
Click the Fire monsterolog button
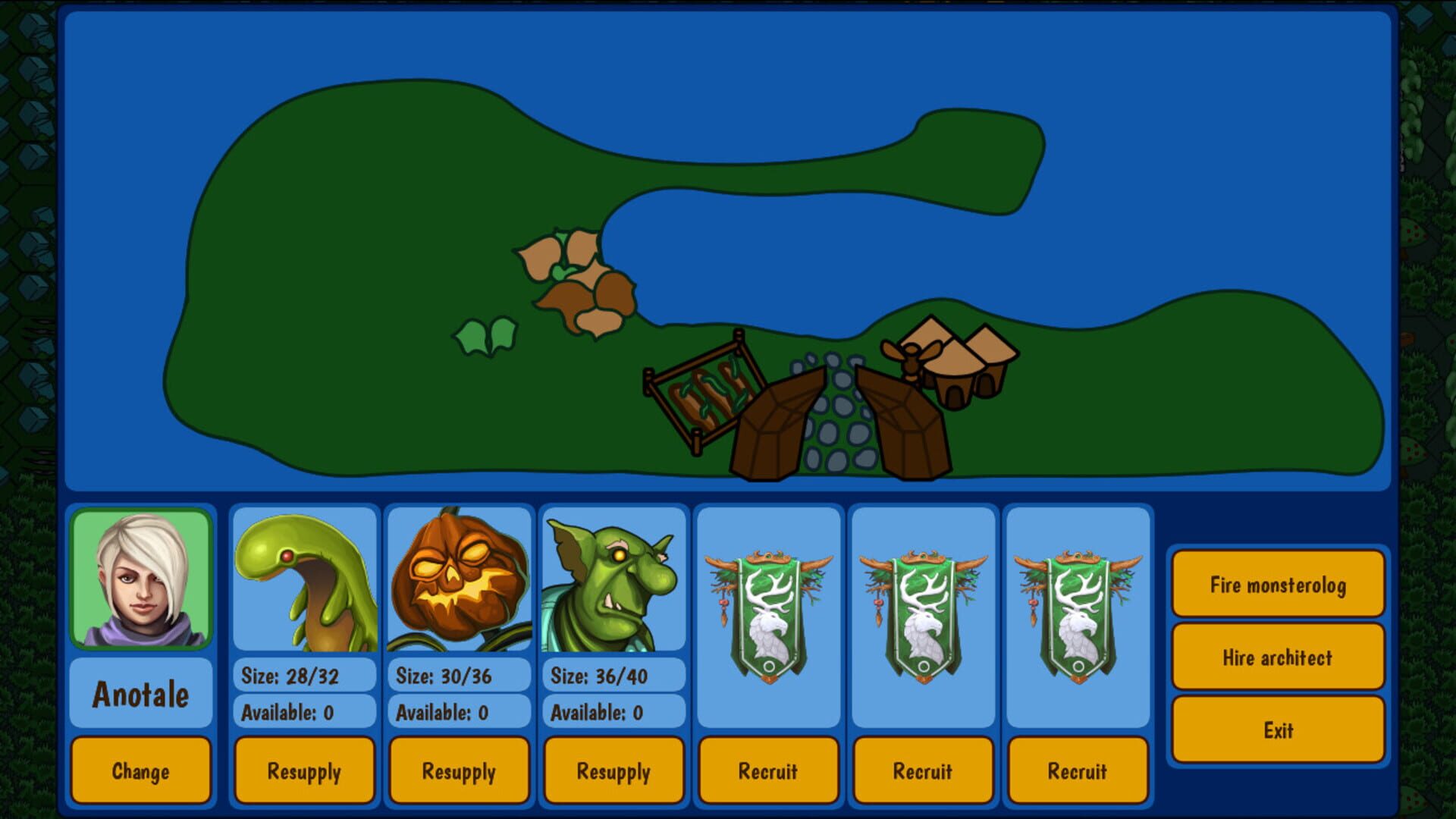[1277, 584]
